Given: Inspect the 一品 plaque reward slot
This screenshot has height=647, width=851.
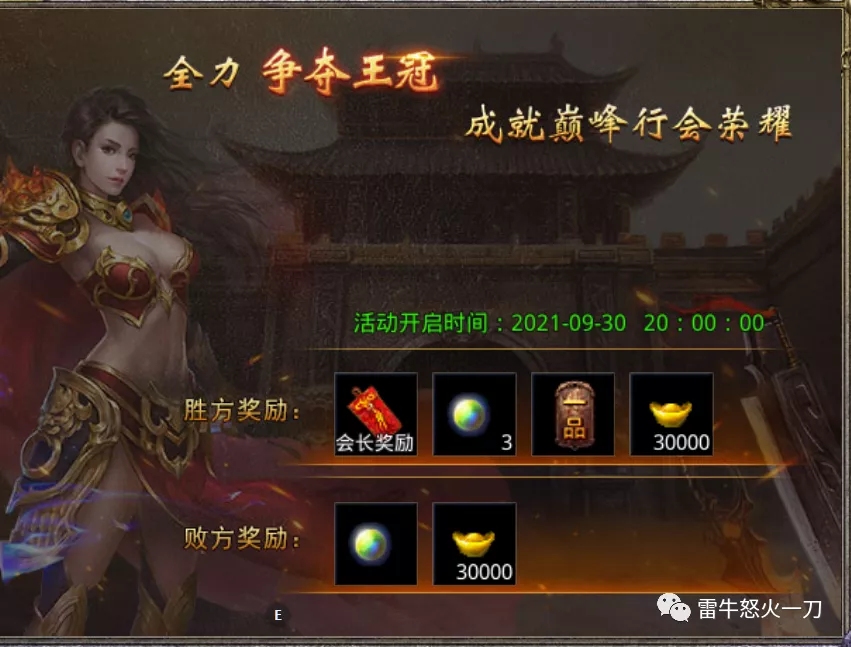Looking at the screenshot, I should 572,414.
